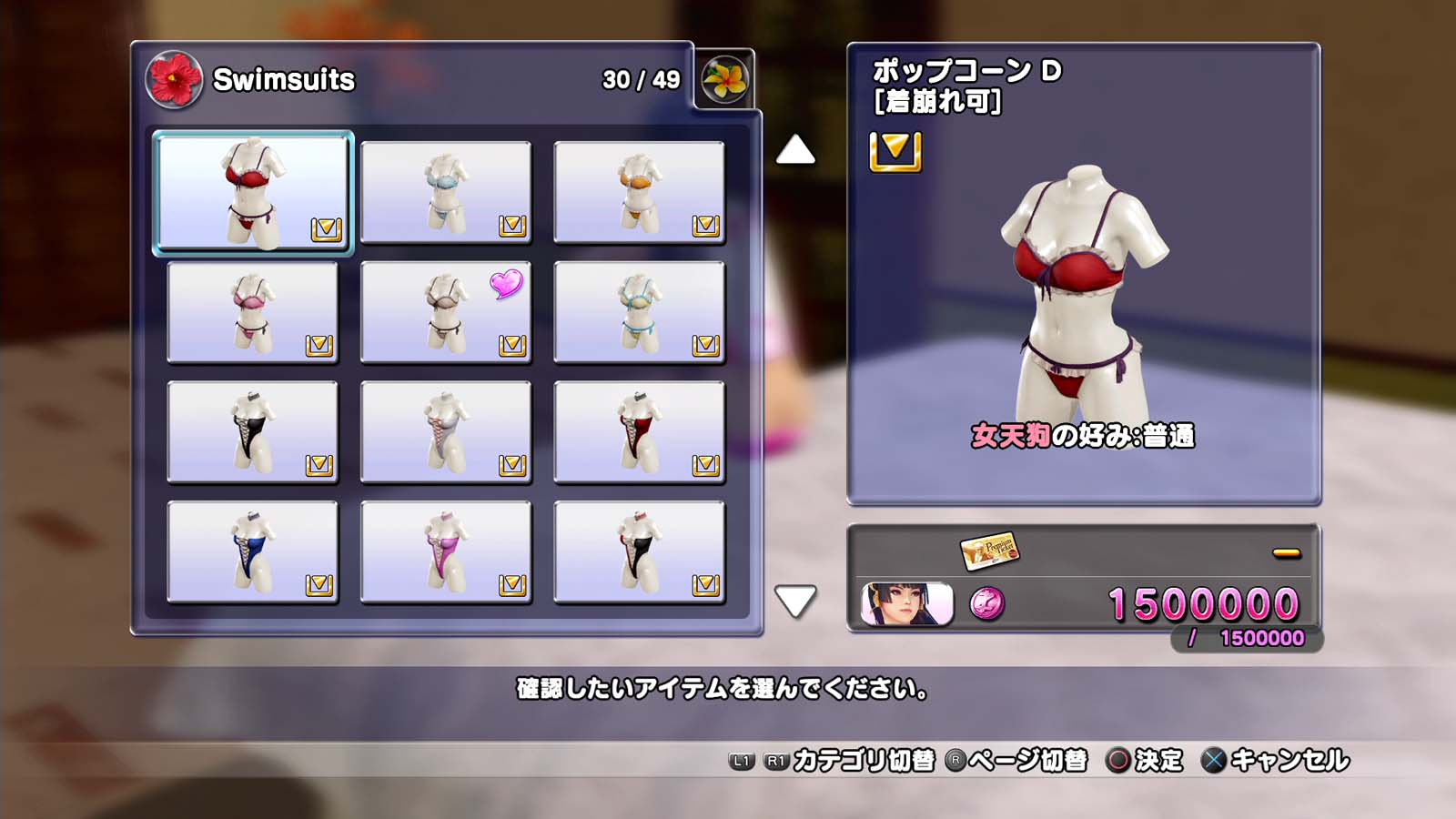
Task: Pick the pink lace-up one-piece swimsuit
Action: (446, 552)
